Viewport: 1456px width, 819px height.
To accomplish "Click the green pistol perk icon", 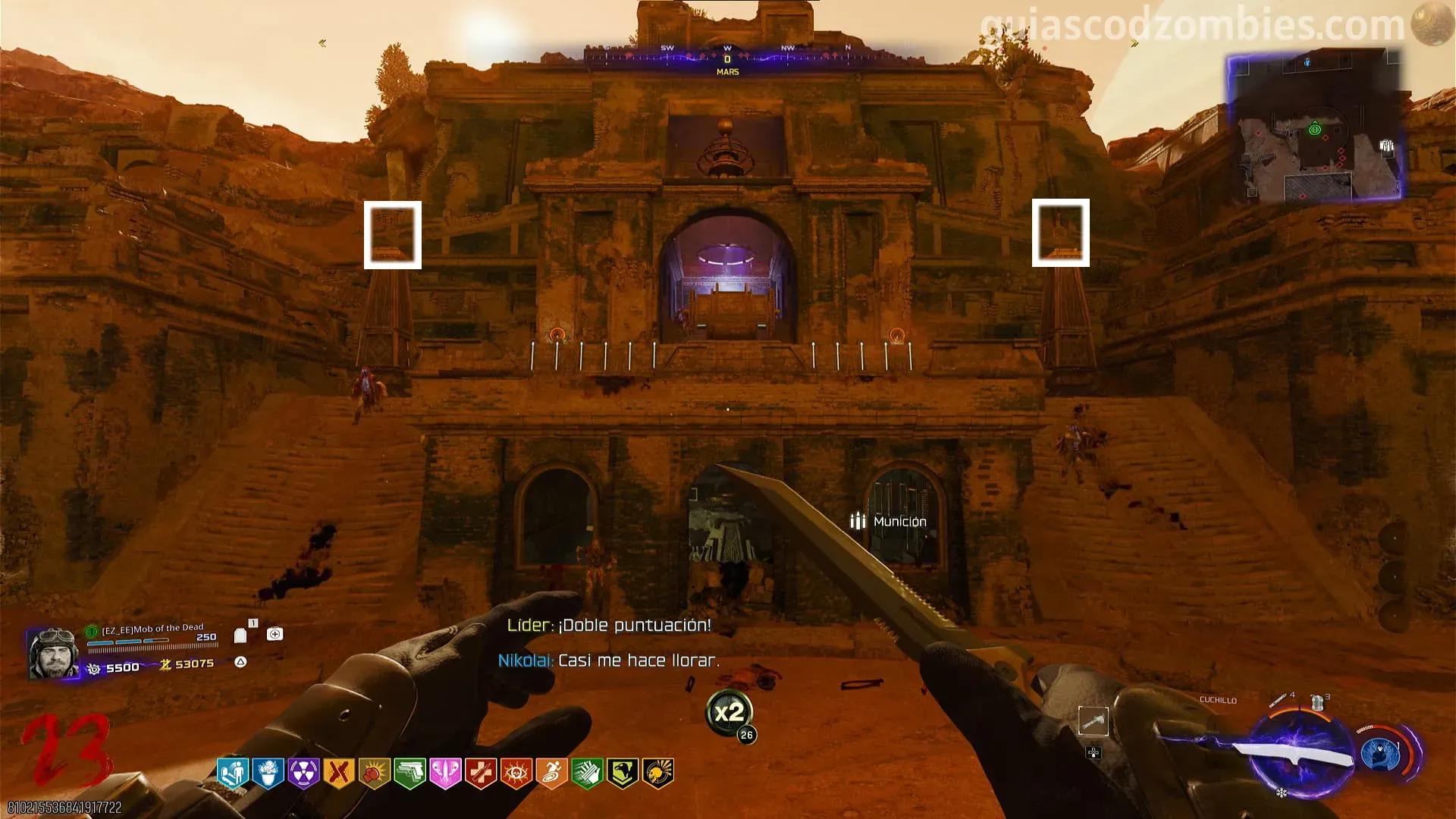I will coord(409,773).
